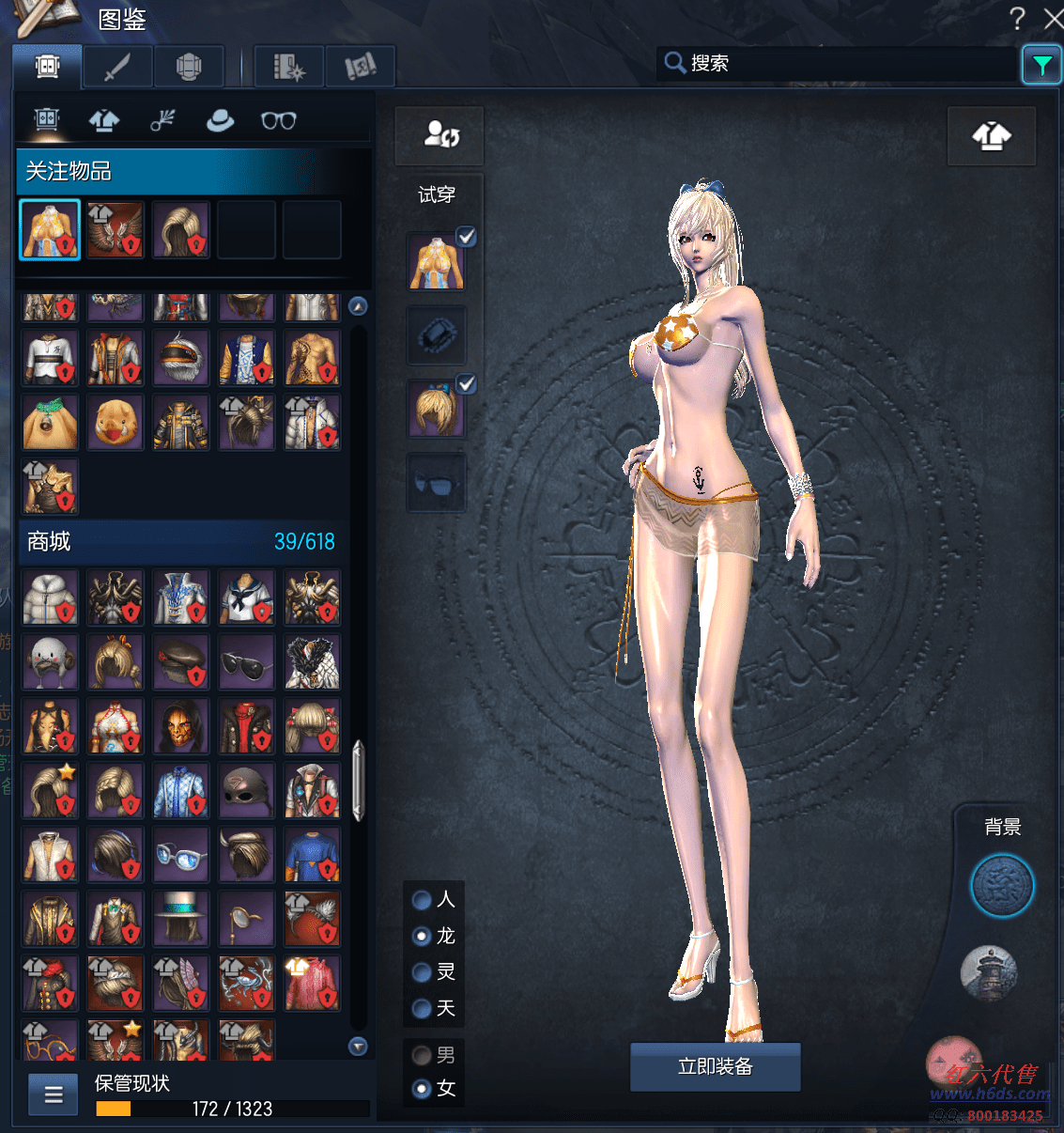Open the three-line list menu button
Viewport: 1064px width, 1133px height.
pos(54,1094)
